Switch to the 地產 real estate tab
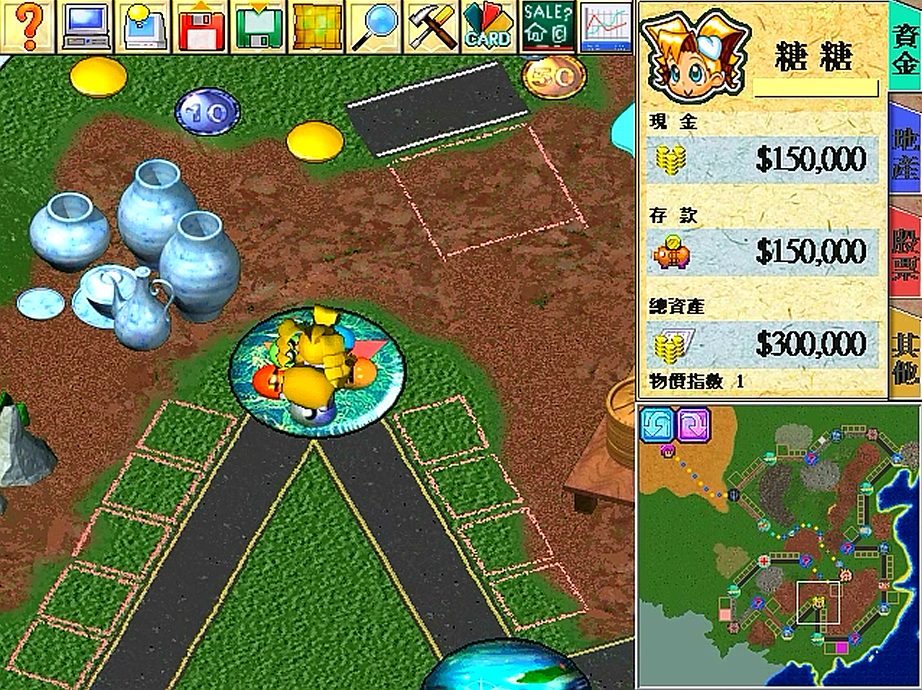The image size is (922, 690). tap(906, 150)
